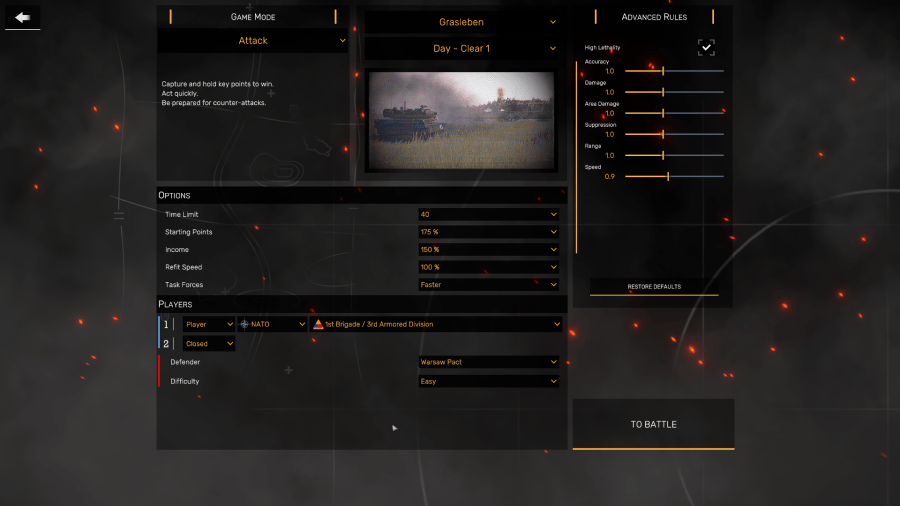This screenshot has height=506, width=900.
Task: Open the Income dropdown
Action: 488,250
